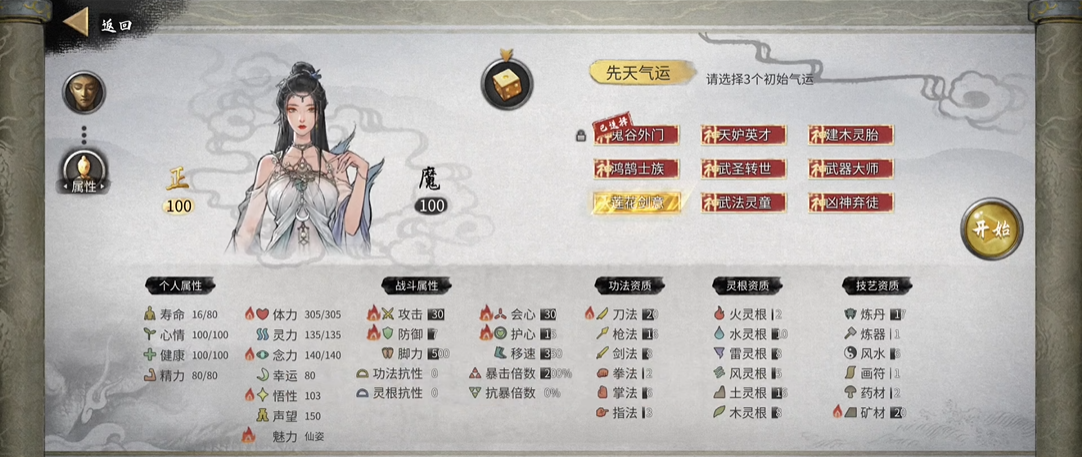Select the 武圣转世 destiny trait

click(x=743, y=169)
